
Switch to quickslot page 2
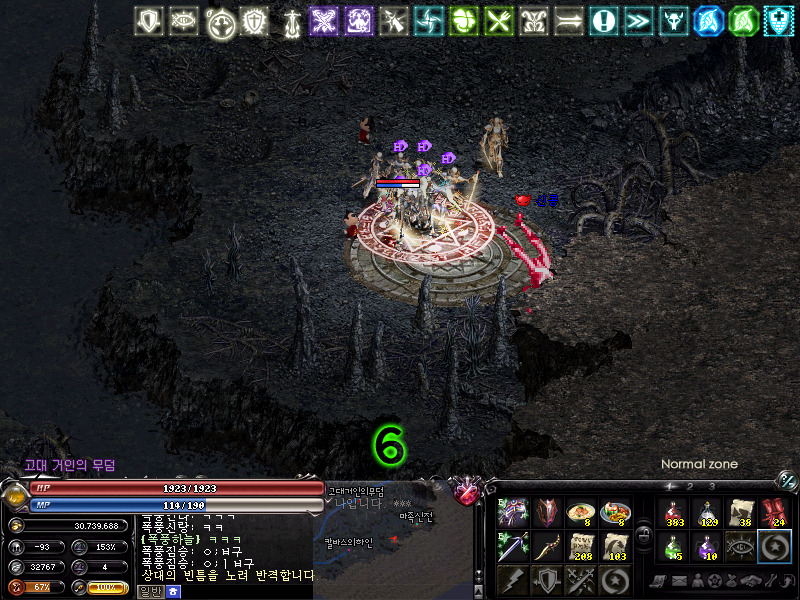[689, 486]
